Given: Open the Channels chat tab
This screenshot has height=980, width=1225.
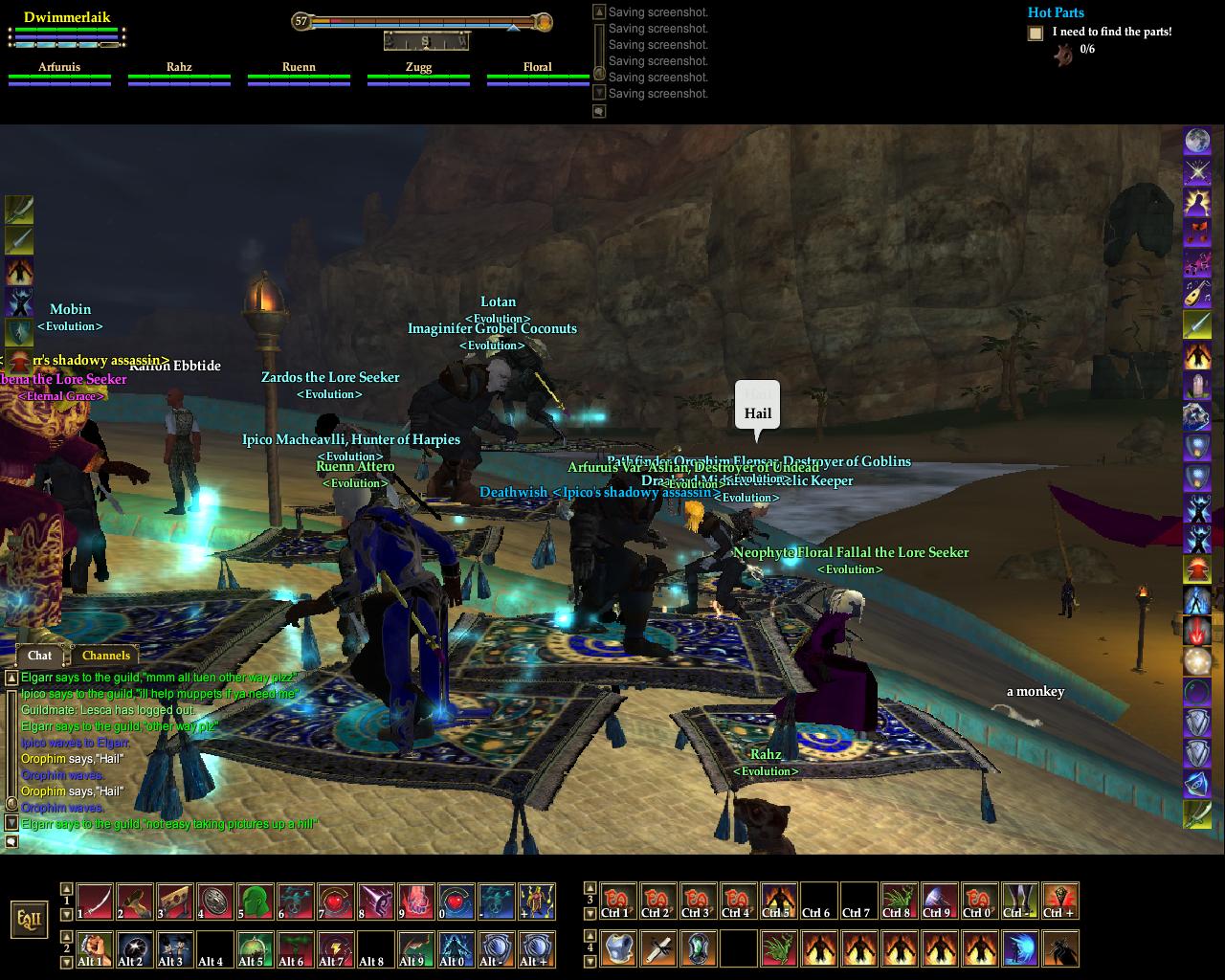Looking at the screenshot, I should coord(105,656).
